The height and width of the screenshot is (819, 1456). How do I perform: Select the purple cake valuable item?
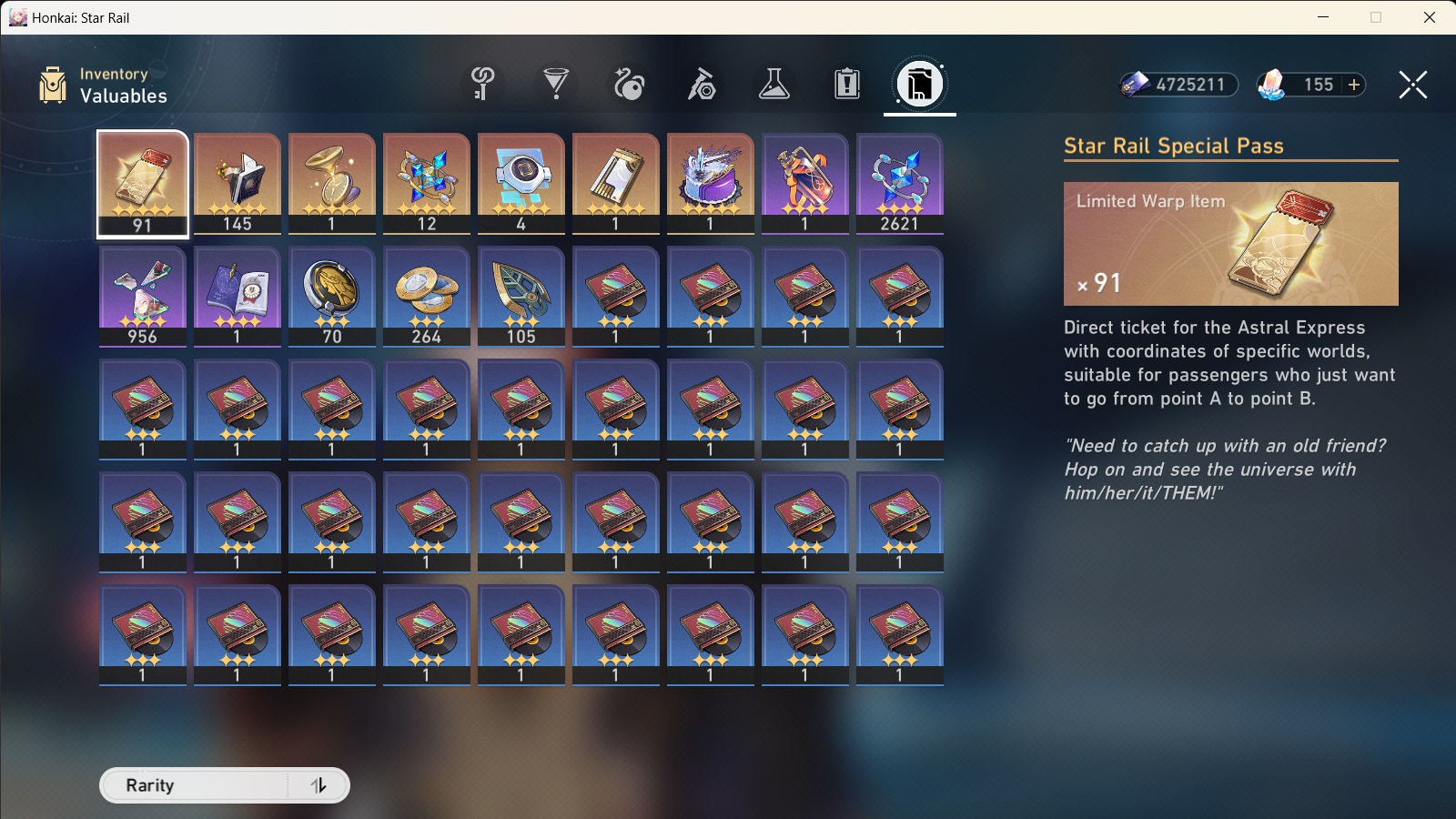point(710,182)
